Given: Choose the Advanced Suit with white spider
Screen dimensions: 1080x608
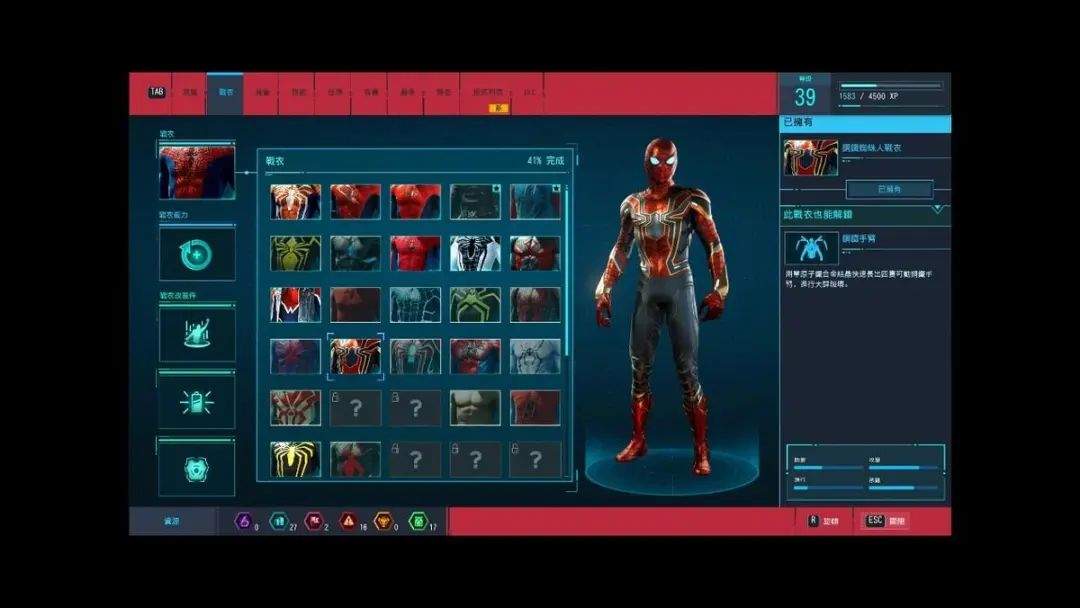Looking at the screenshot, I should pos(295,202).
